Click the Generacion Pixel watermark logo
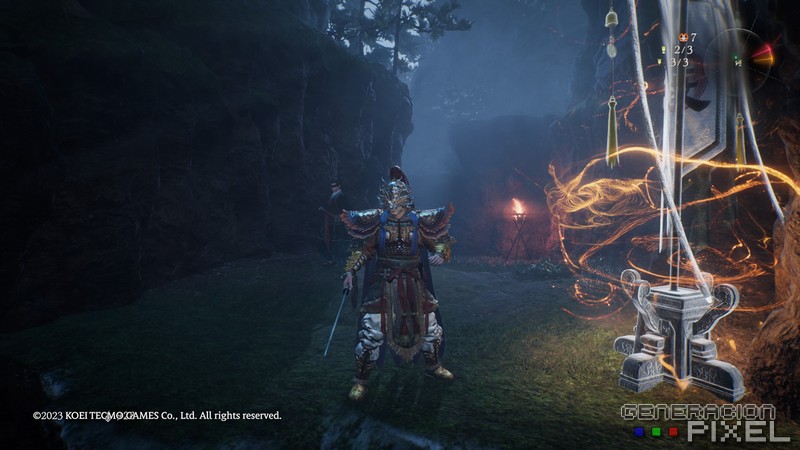Viewport: 800px width, 450px height. point(705,422)
